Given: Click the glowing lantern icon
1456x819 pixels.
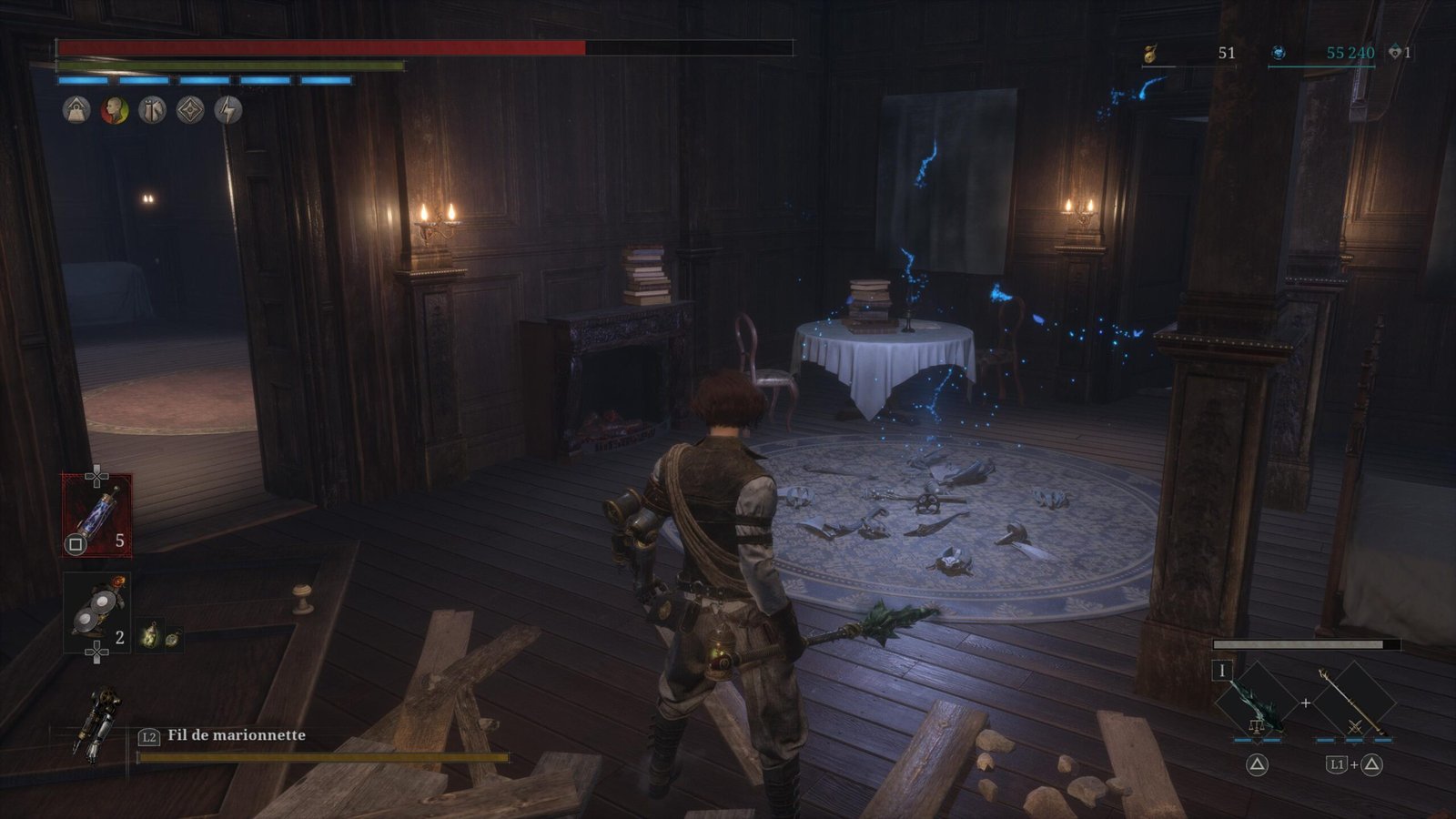Looking at the screenshot, I should coord(149,635).
